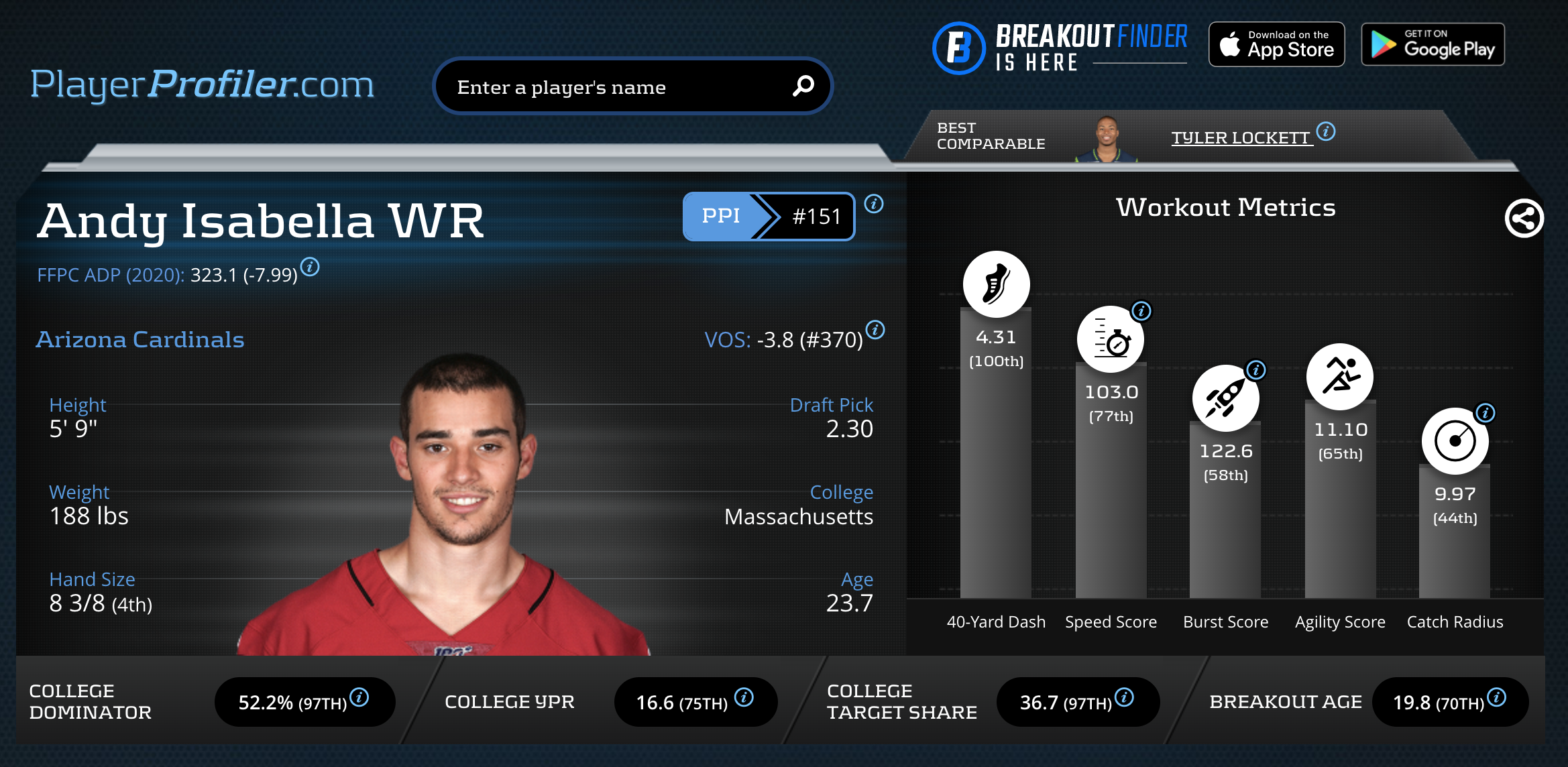Image resolution: width=1568 pixels, height=767 pixels.
Task: Open the share icon in Workout Metrics
Action: pos(1524,219)
